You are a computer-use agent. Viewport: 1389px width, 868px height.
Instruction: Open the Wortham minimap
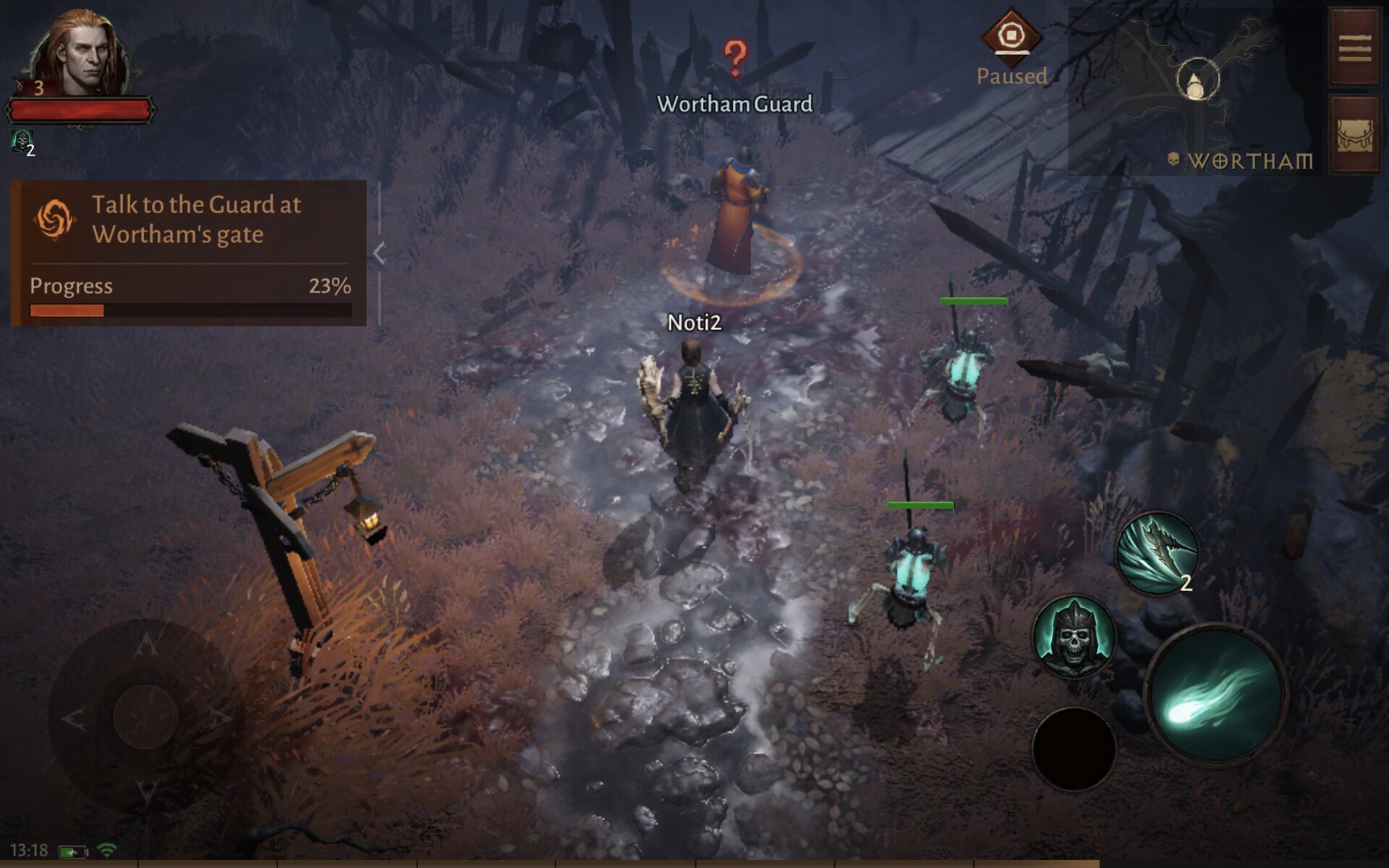[1195, 90]
